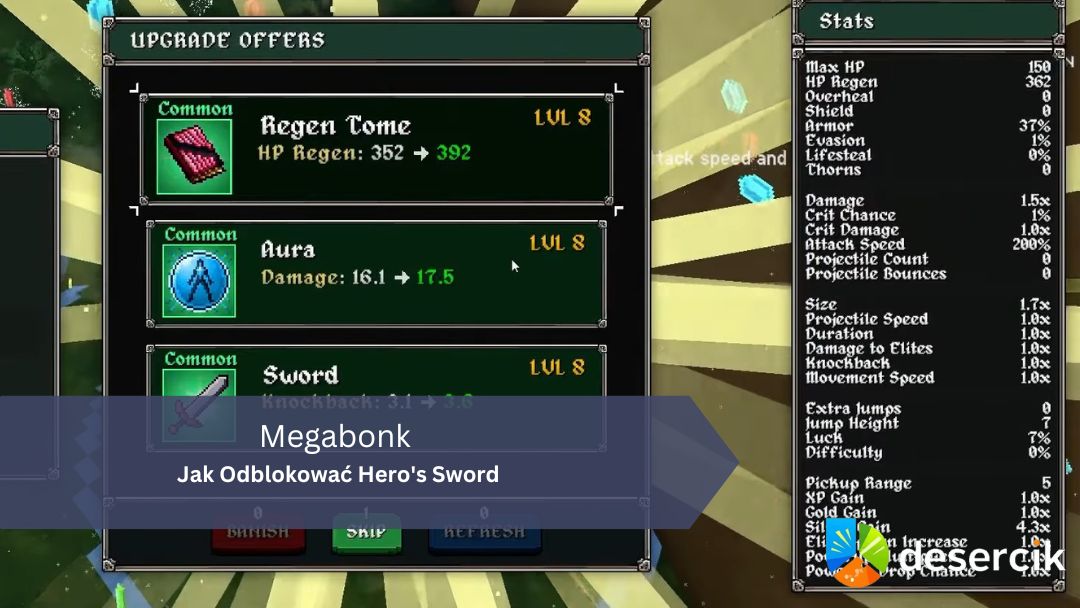Select the Aura damage upgrade
Image resolution: width=1080 pixels, height=608 pixels.
pos(376,273)
